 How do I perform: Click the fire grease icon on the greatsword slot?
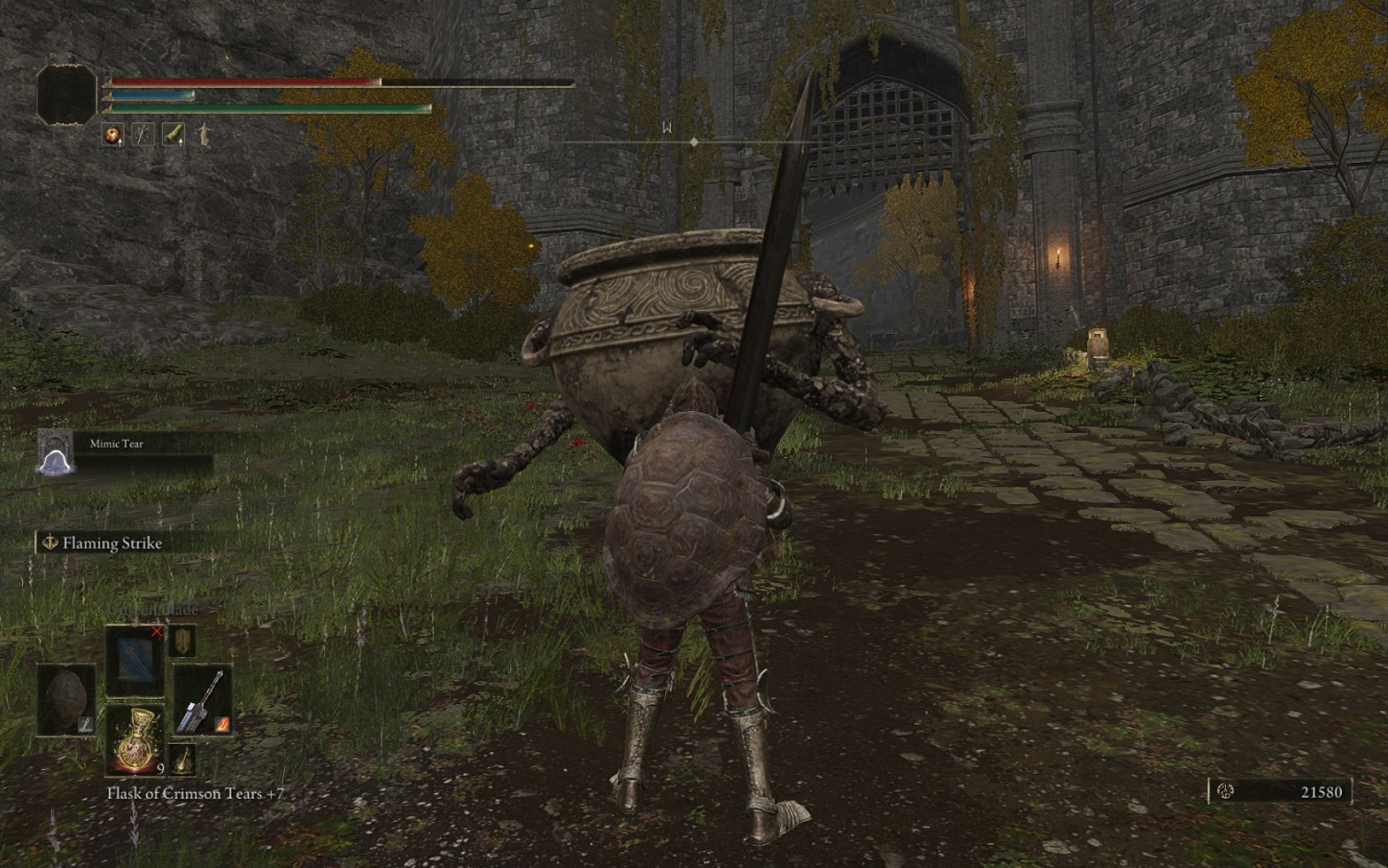coord(222,725)
